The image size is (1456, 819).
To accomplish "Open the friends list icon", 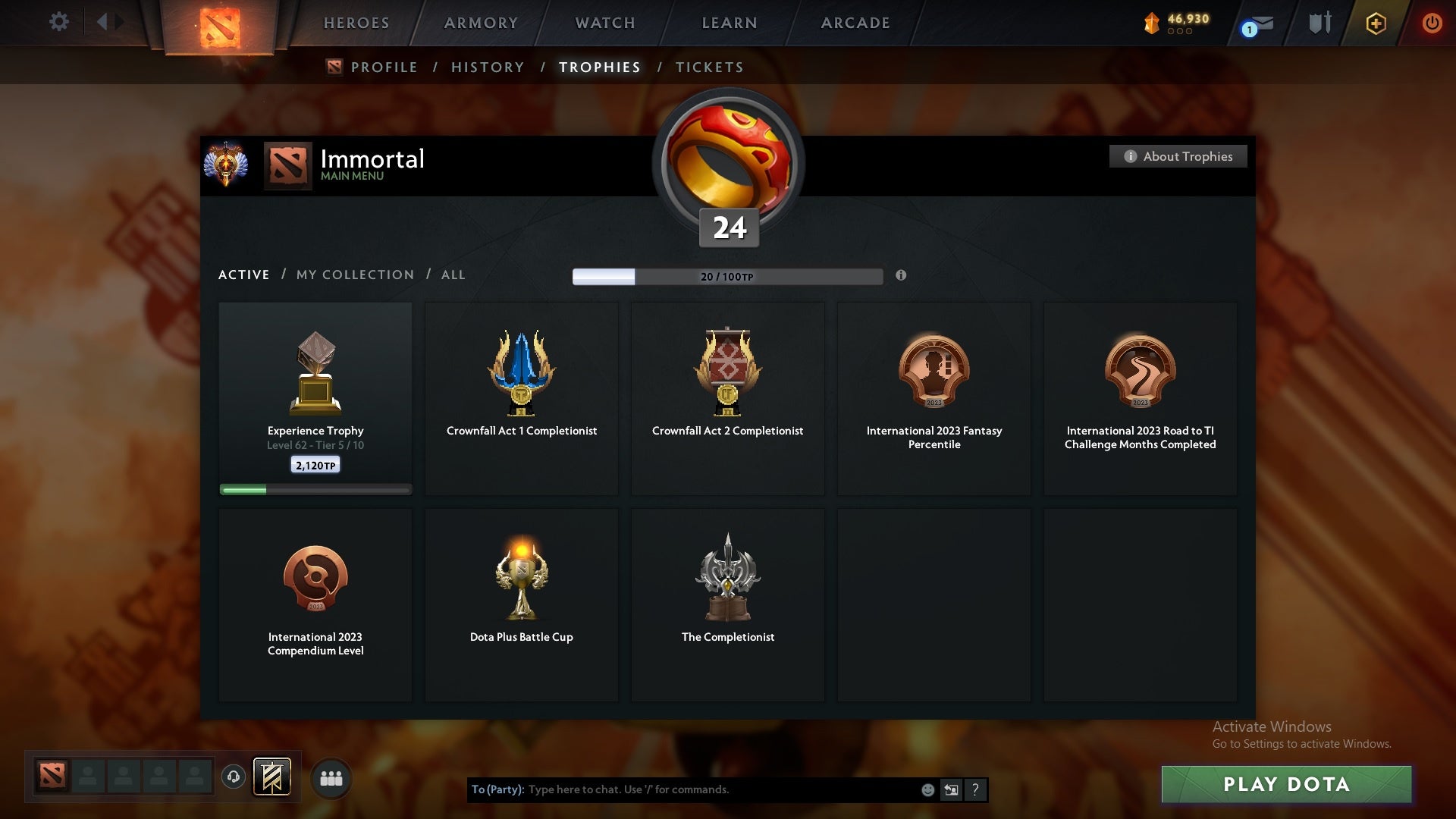I will pos(331,777).
